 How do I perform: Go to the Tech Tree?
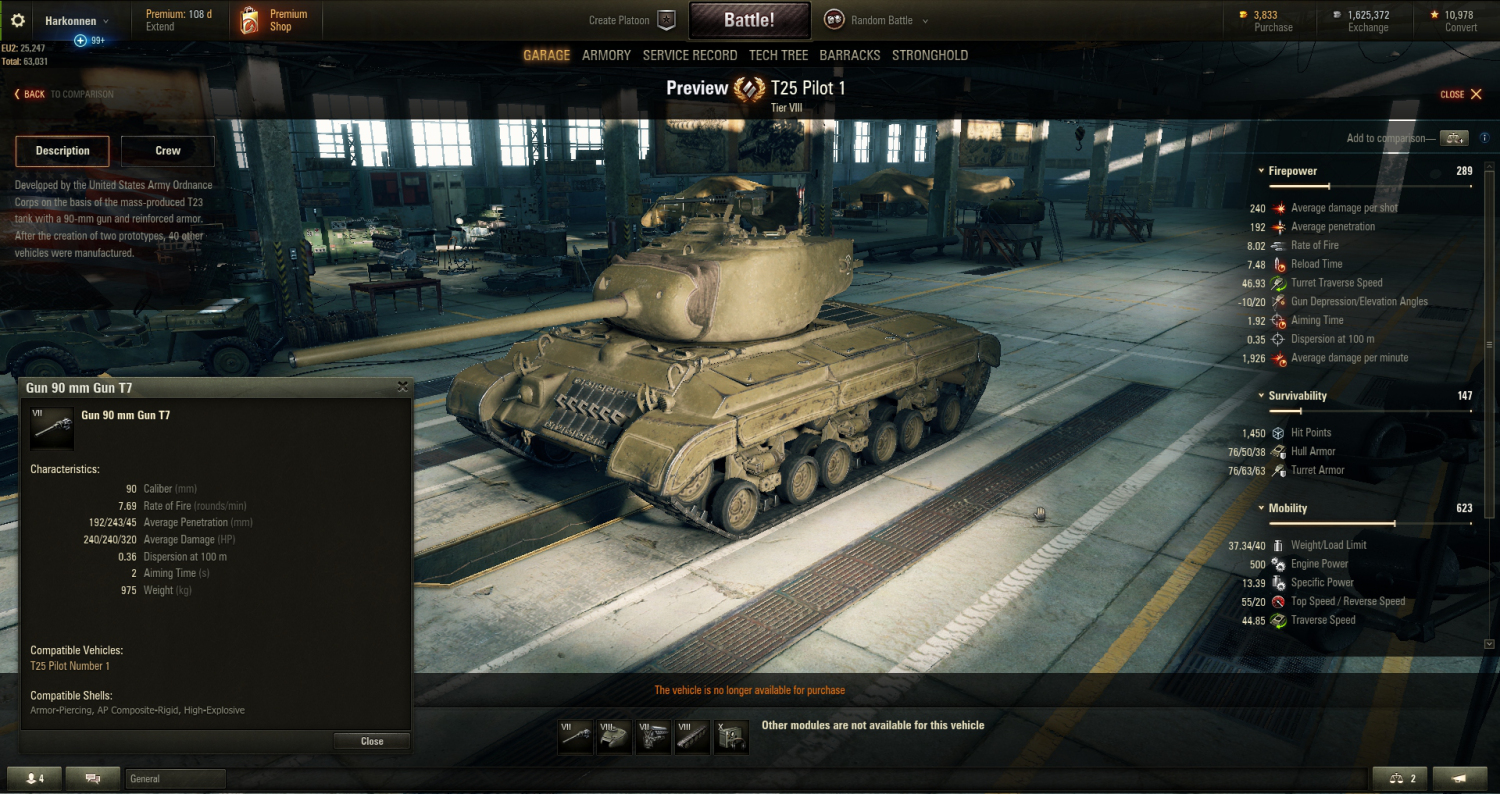[779, 55]
